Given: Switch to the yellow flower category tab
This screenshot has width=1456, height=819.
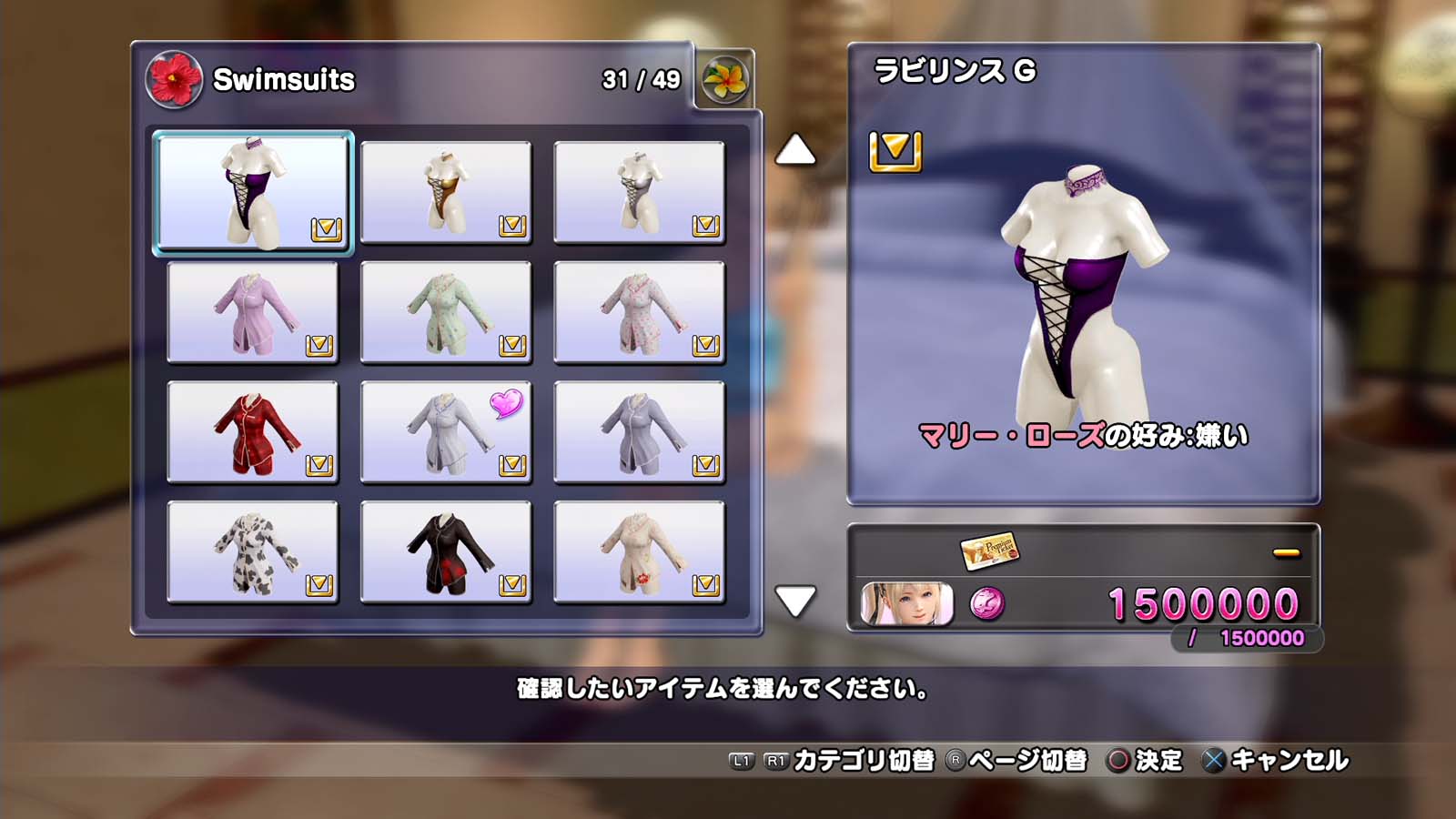Looking at the screenshot, I should (x=725, y=79).
